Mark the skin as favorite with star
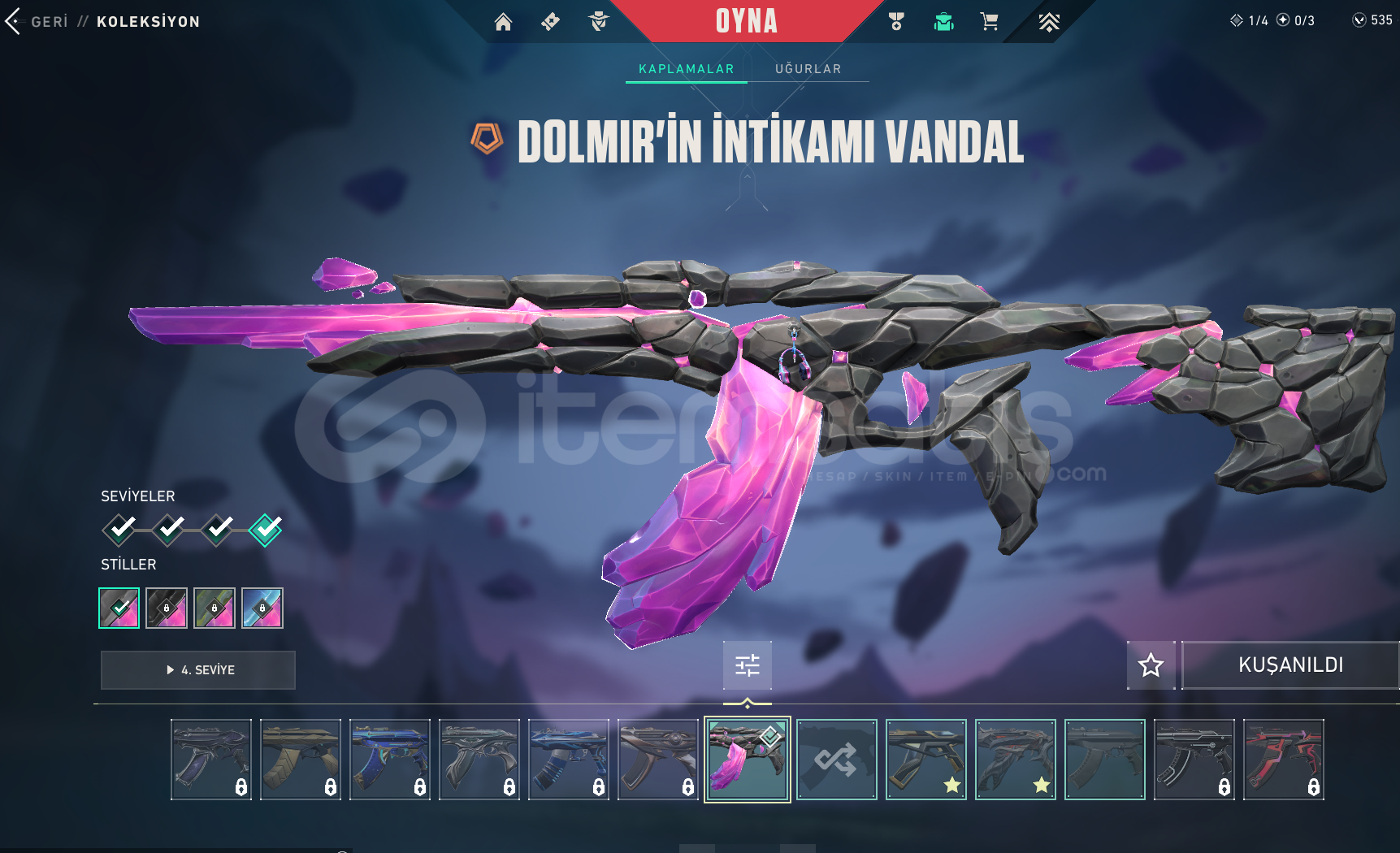Viewport: 1400px width, 853px height. (x=1151, y=665)
